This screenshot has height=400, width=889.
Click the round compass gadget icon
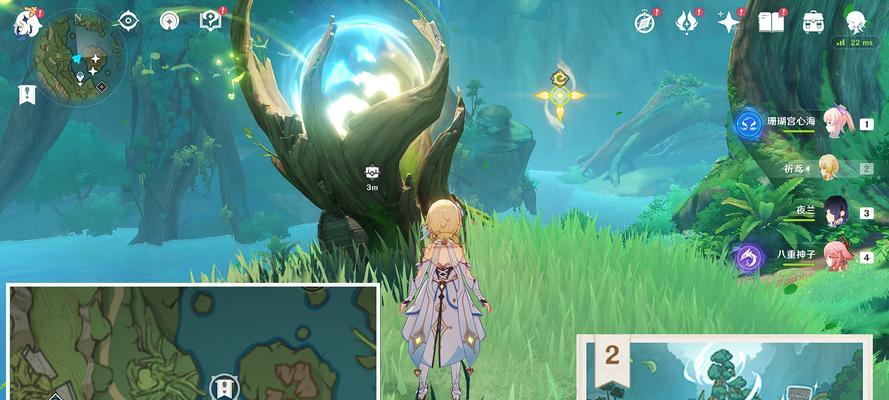point(169,20)
